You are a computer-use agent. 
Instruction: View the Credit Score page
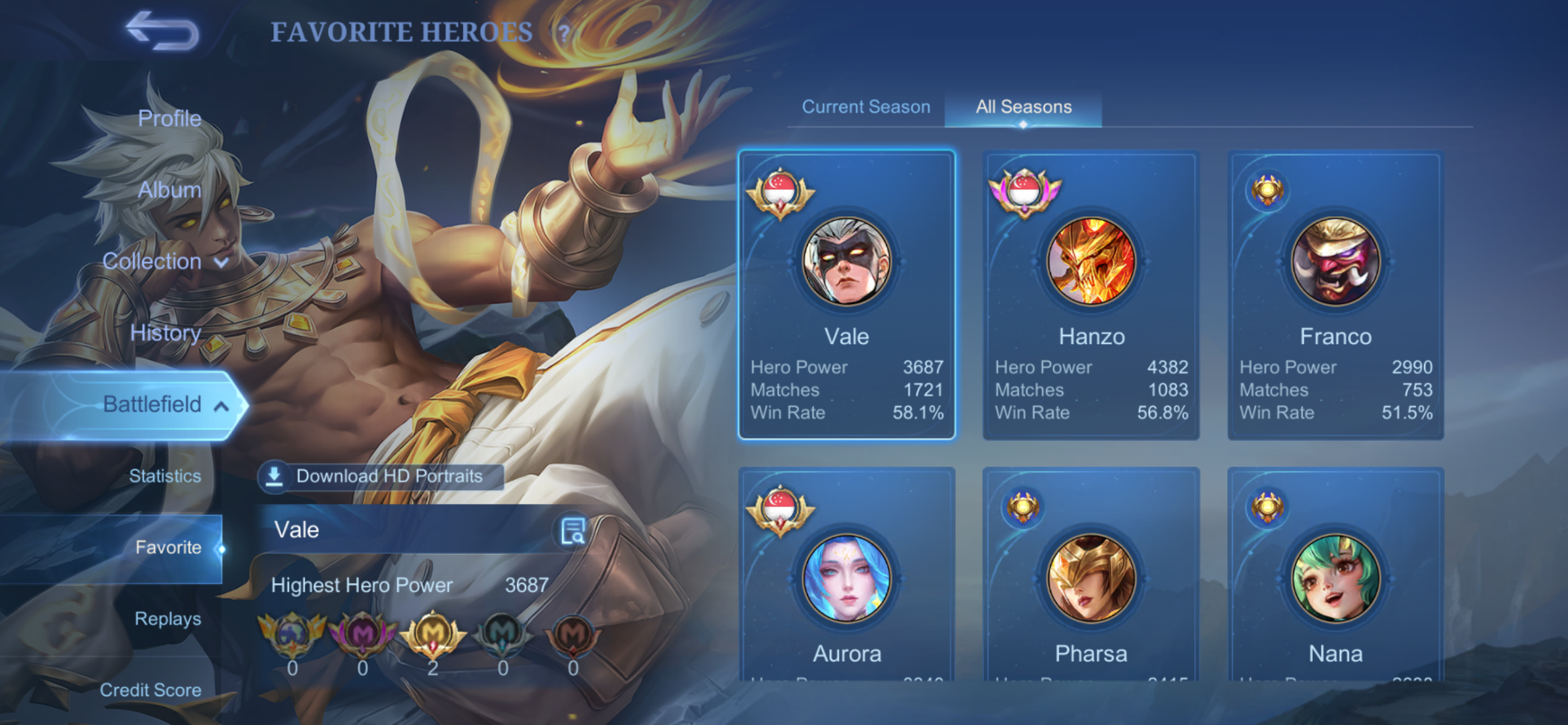click(150, 689)
